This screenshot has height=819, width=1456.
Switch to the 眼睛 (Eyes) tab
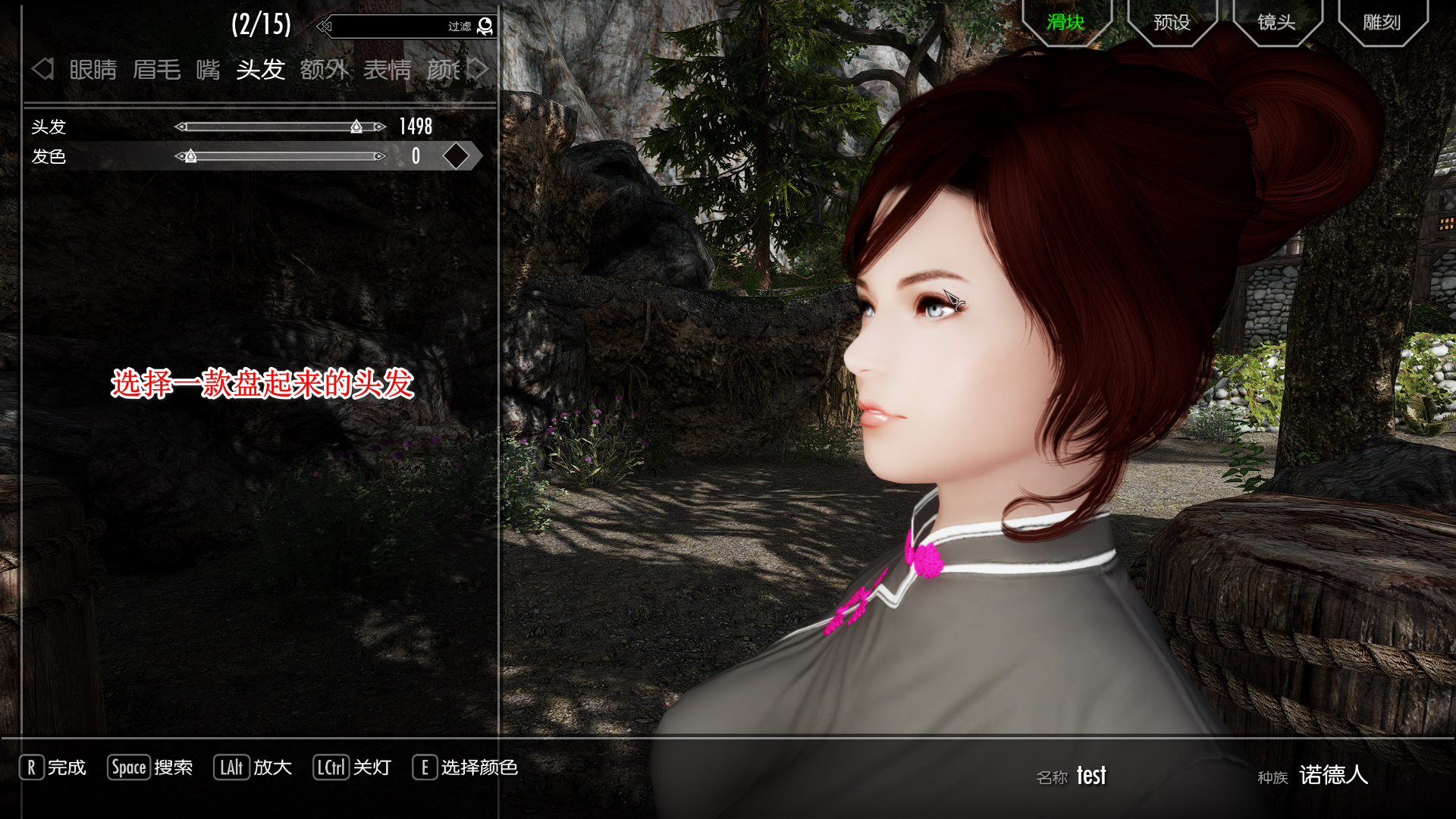(x=93, y=70)
